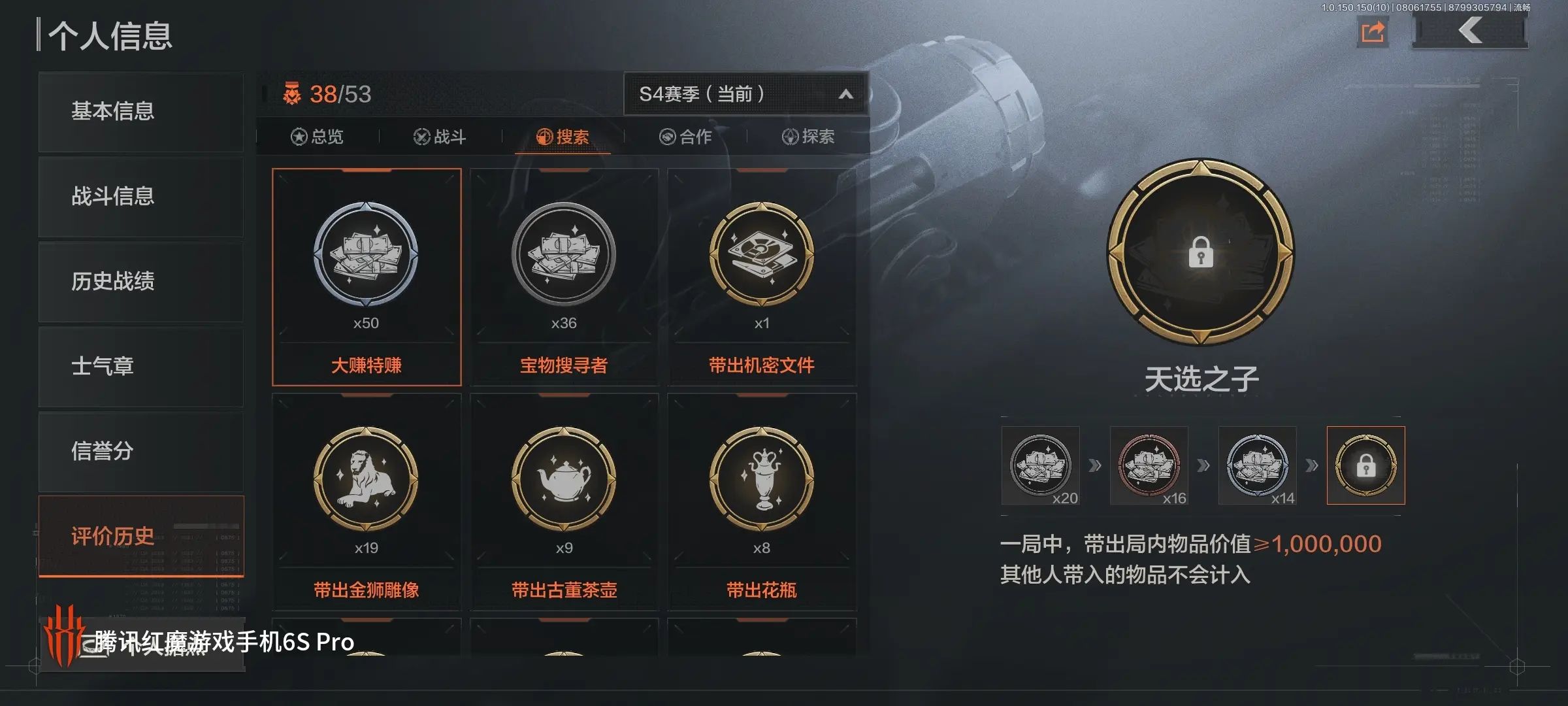Open 历史战绩 in the sidebar

pos(140,282)
